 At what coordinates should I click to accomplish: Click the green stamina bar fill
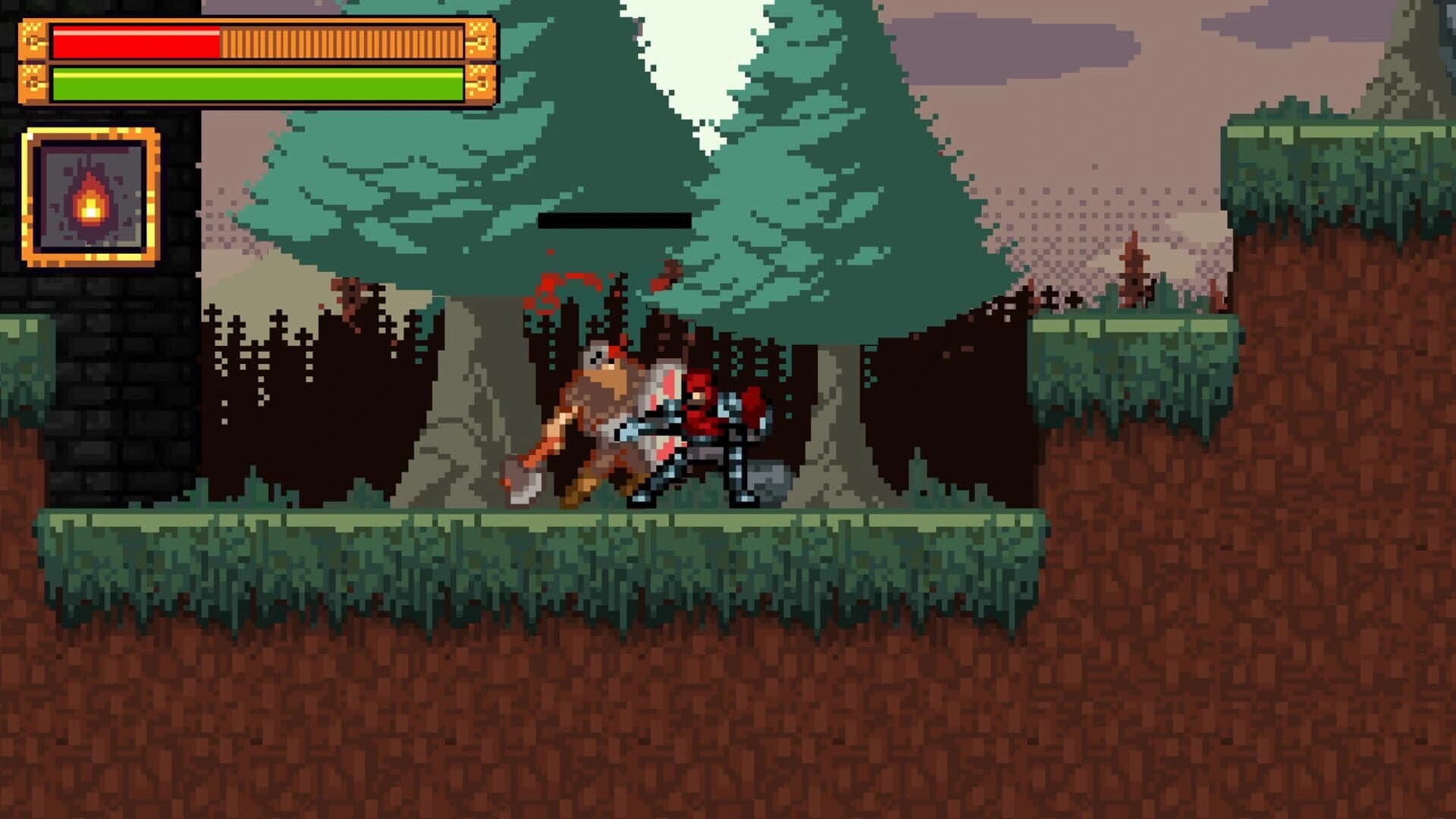(250, 83)
